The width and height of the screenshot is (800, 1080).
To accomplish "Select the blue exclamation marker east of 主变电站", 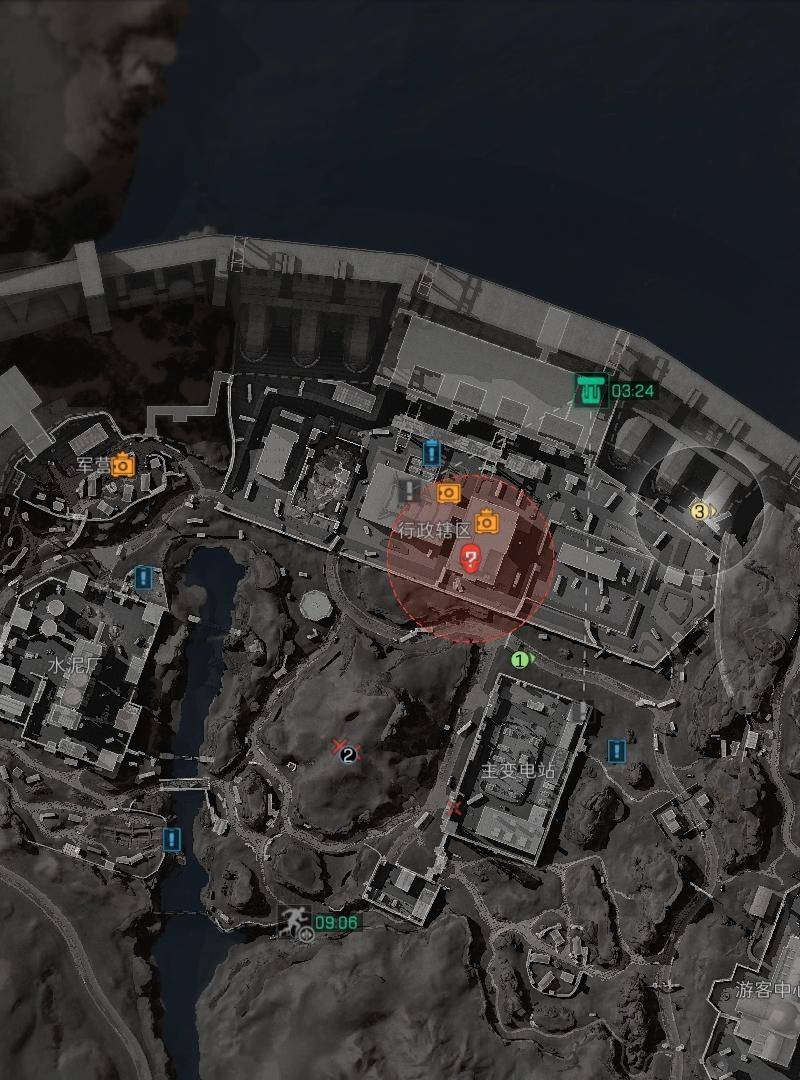I will click(x=617, y=750).
